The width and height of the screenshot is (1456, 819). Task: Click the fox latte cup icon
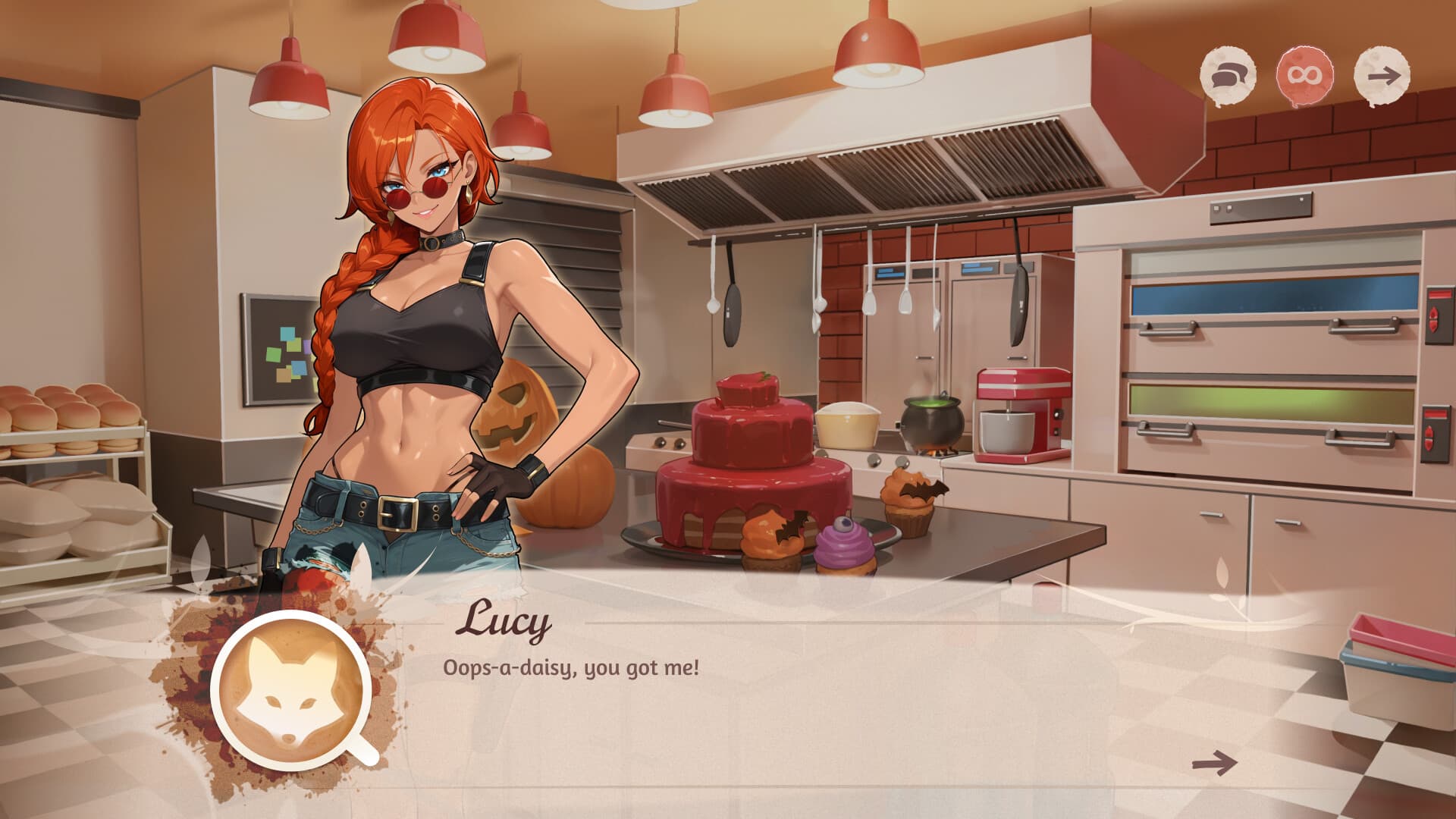(x=291, y=691)
